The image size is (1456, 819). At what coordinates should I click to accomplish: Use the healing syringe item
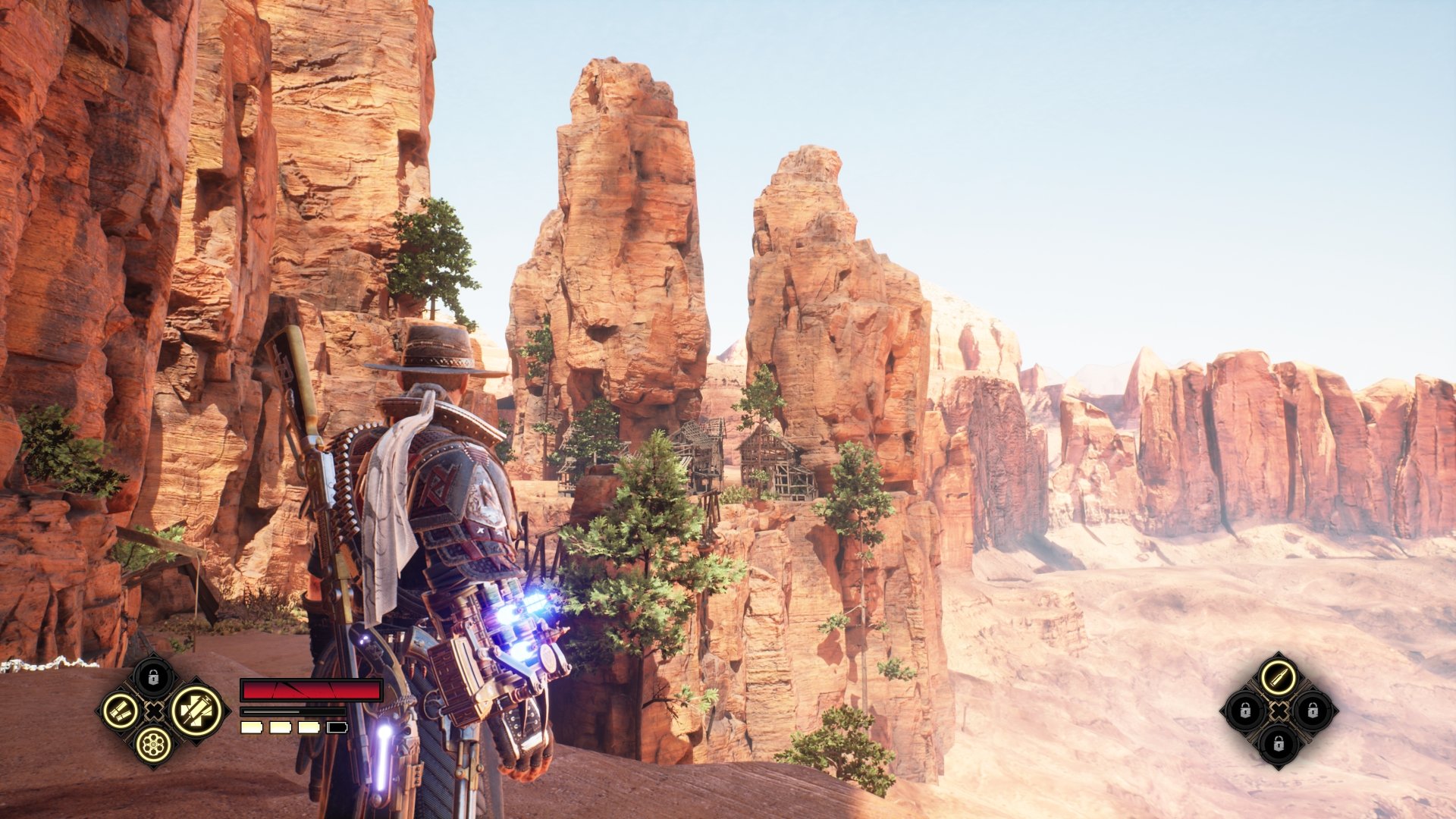tap(196, 711)
